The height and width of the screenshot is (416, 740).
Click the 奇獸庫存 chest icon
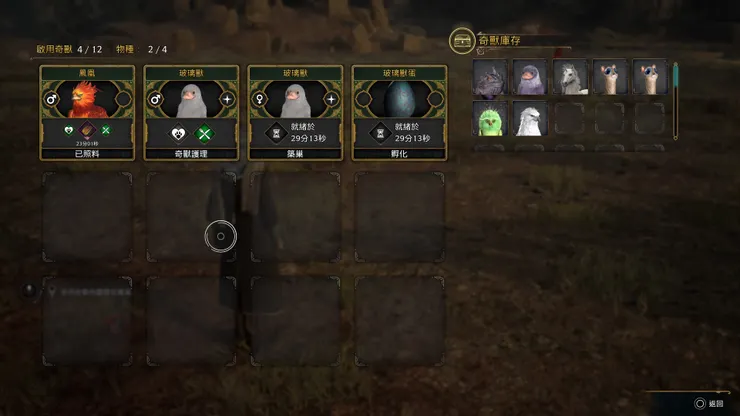click(x=462, y=40)
